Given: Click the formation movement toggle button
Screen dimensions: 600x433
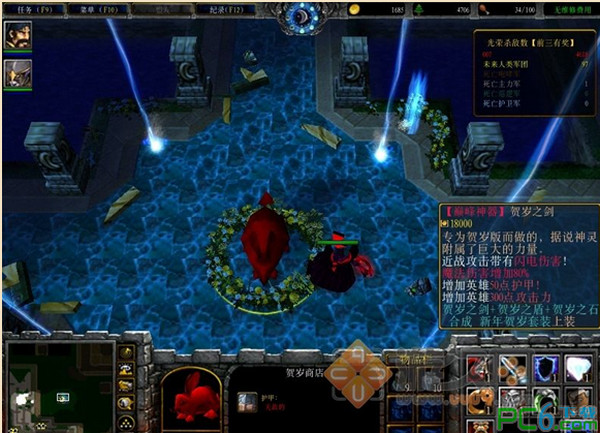Looking at the screenshot, I should (x=128, y=421).
